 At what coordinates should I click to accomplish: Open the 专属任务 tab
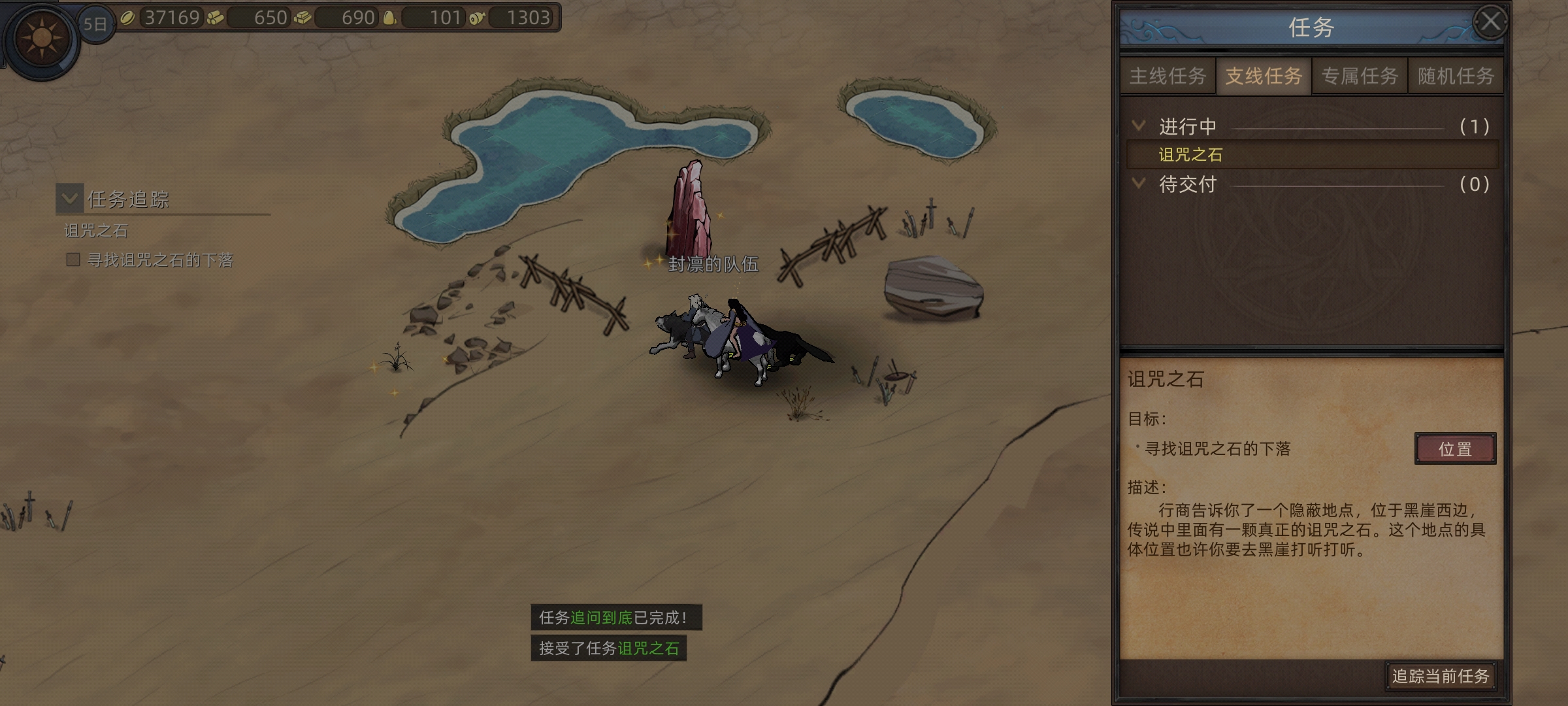1360,76
